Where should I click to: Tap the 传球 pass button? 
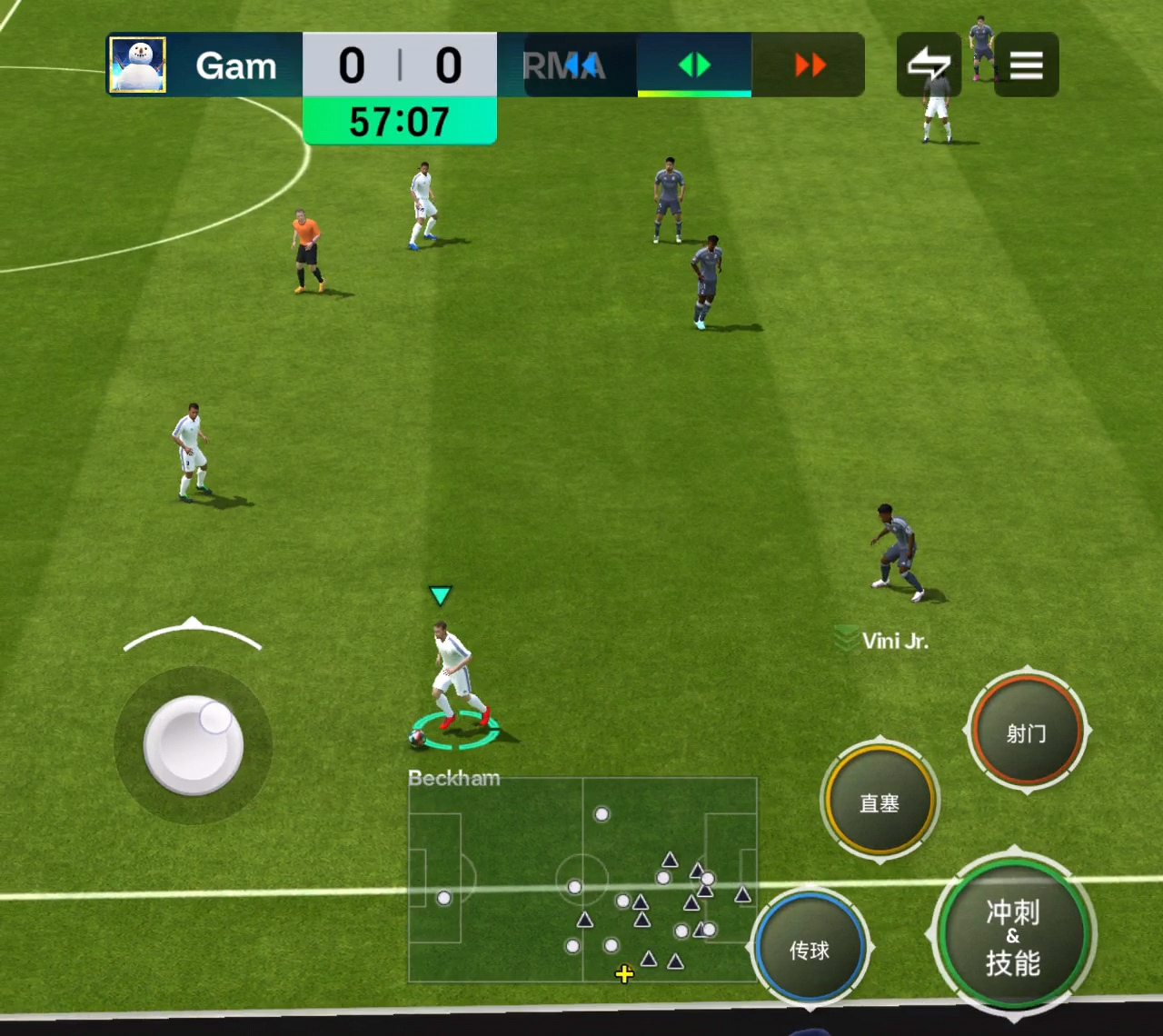(x=810, y=949)
